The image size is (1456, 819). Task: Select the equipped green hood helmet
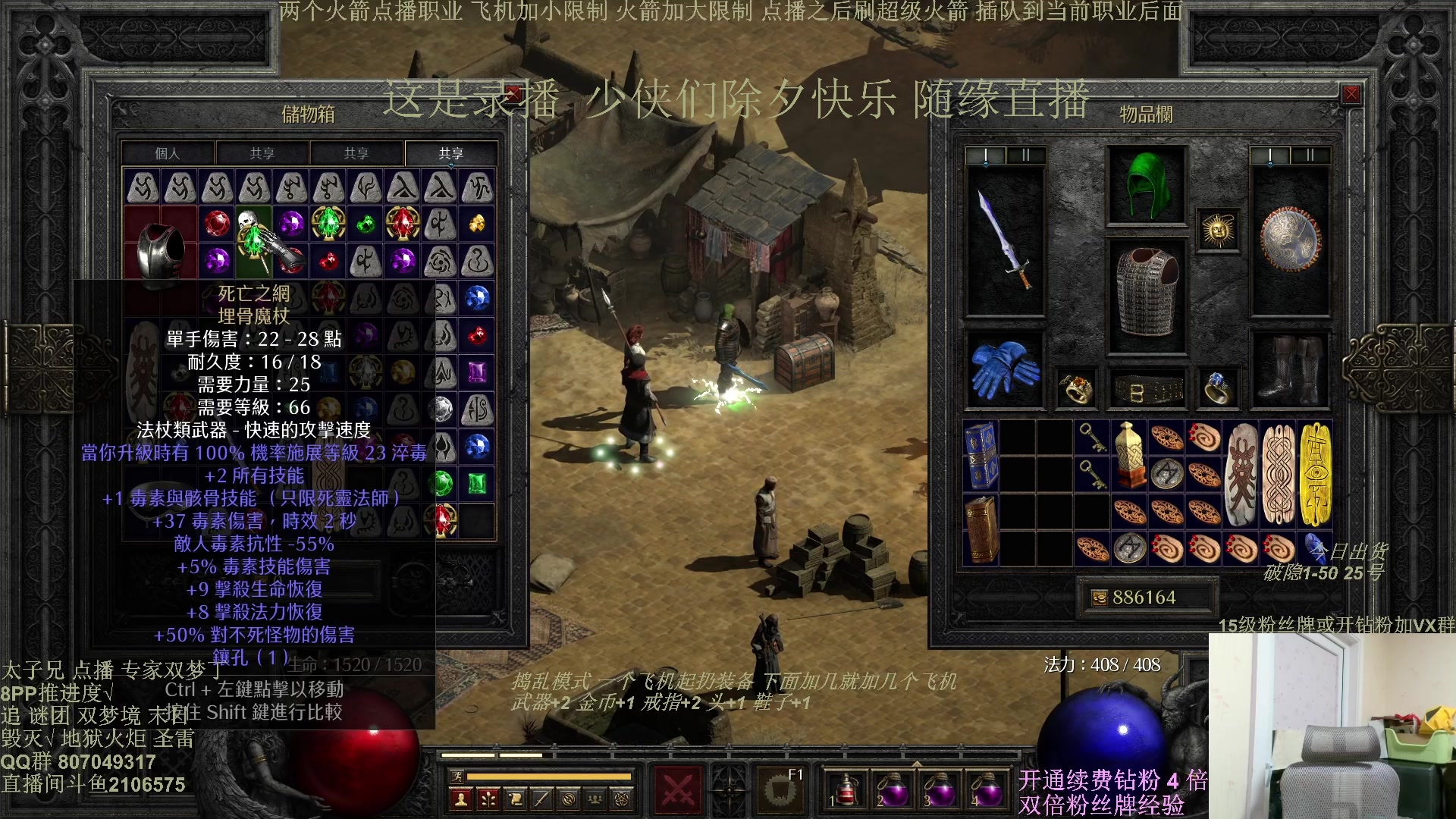(1147, 185)
